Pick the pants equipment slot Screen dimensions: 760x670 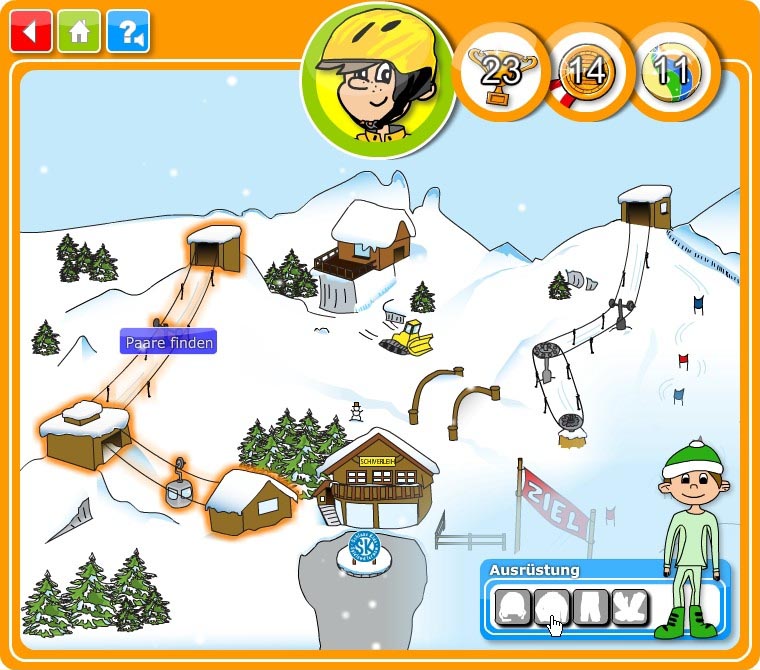click(x=592, y=606)
